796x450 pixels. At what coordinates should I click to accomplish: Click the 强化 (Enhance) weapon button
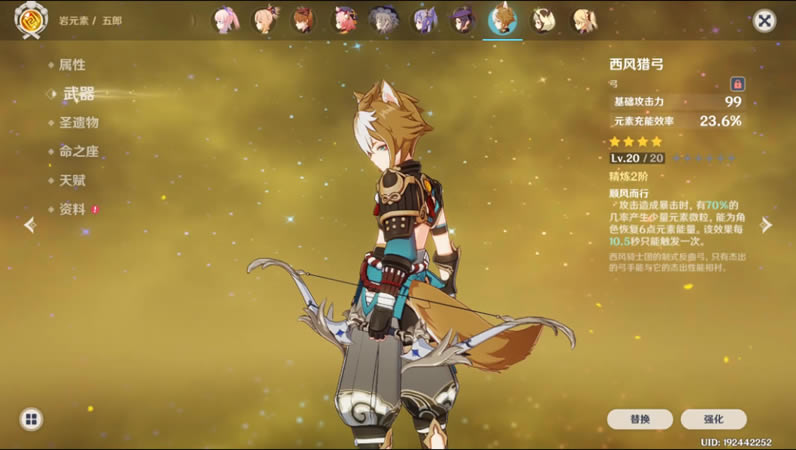point(713,419)
